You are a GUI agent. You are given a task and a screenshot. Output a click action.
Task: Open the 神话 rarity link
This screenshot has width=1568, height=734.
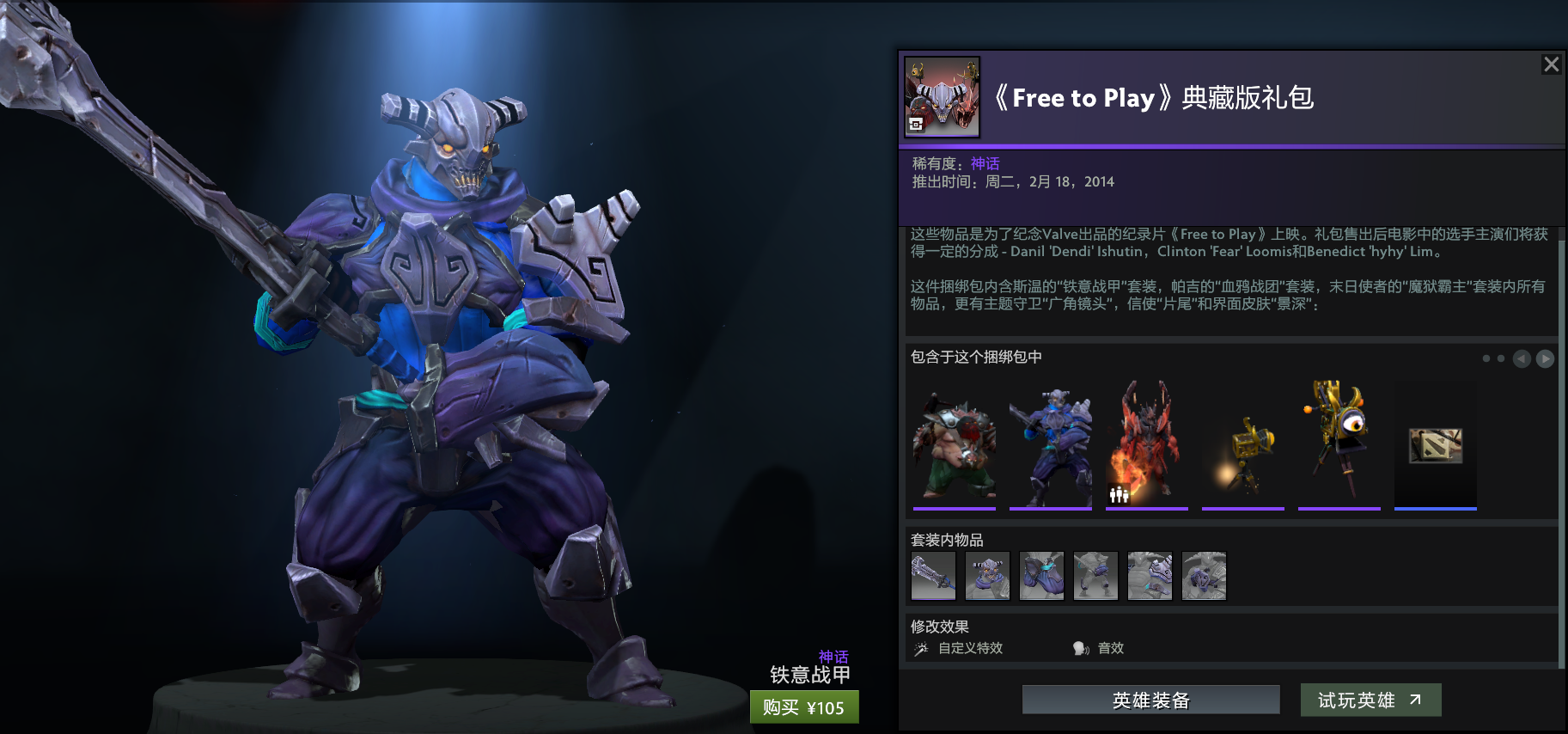(985, 162)
